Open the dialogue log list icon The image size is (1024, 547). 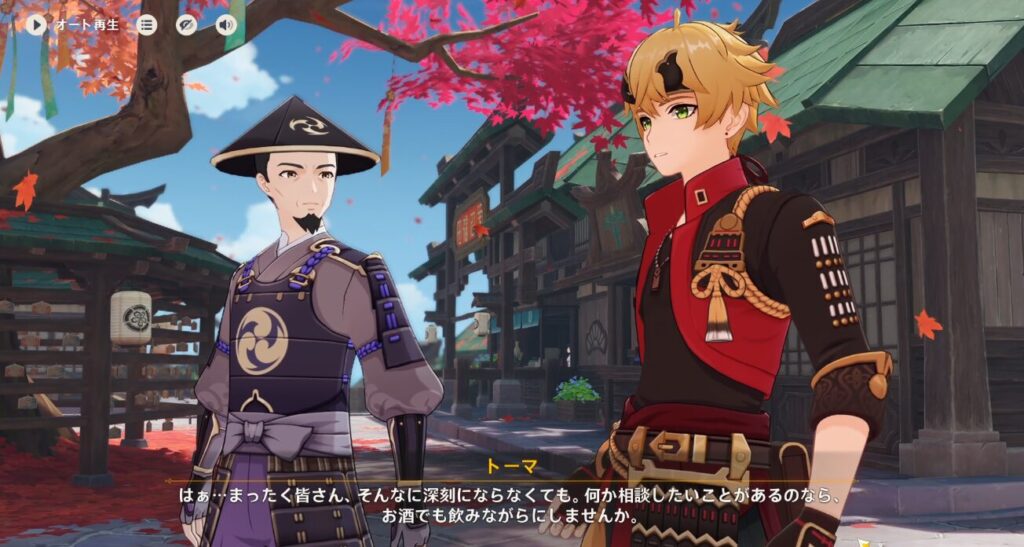point(147,24)
